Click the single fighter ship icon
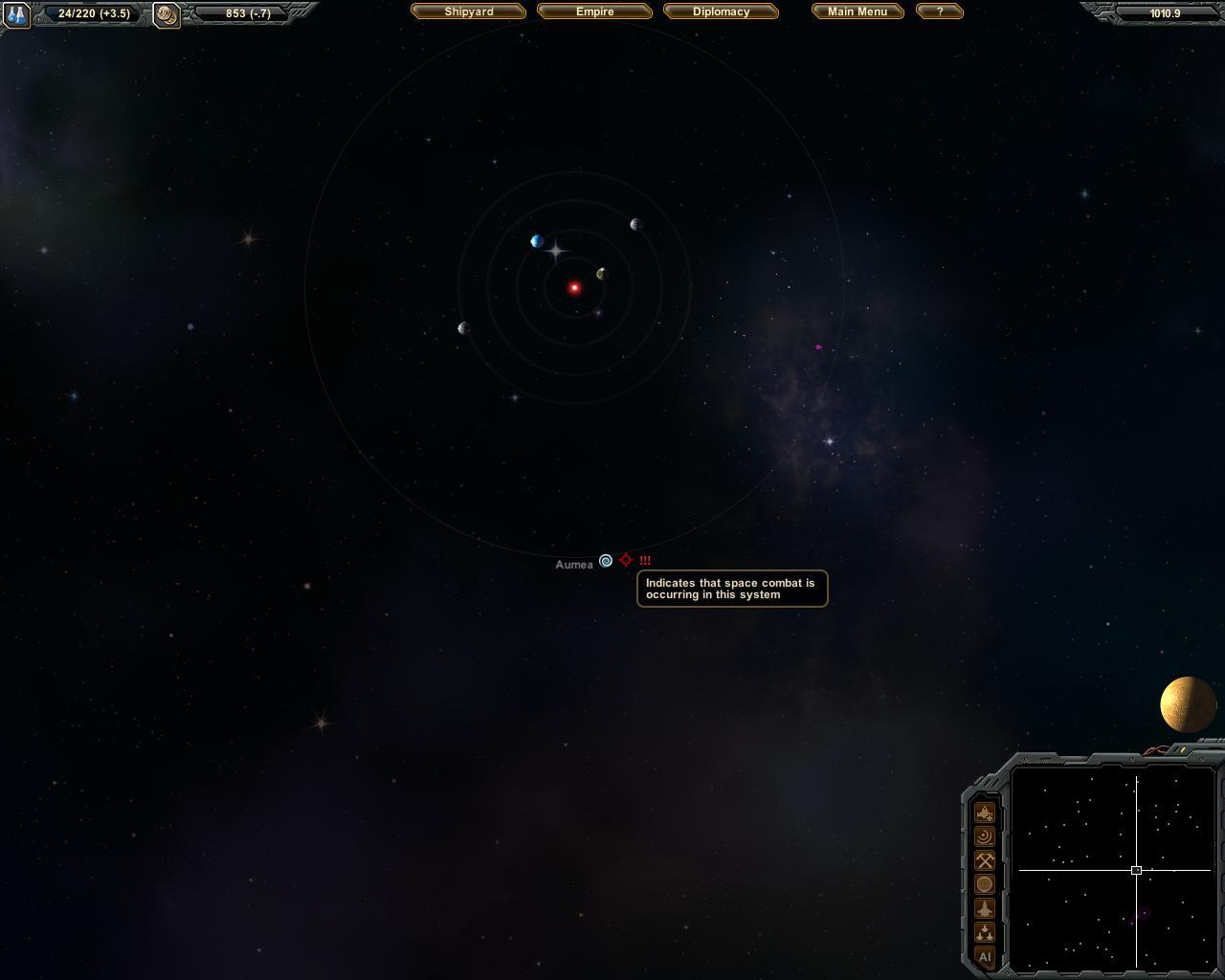1225x980 pixels. pos(985,908)
